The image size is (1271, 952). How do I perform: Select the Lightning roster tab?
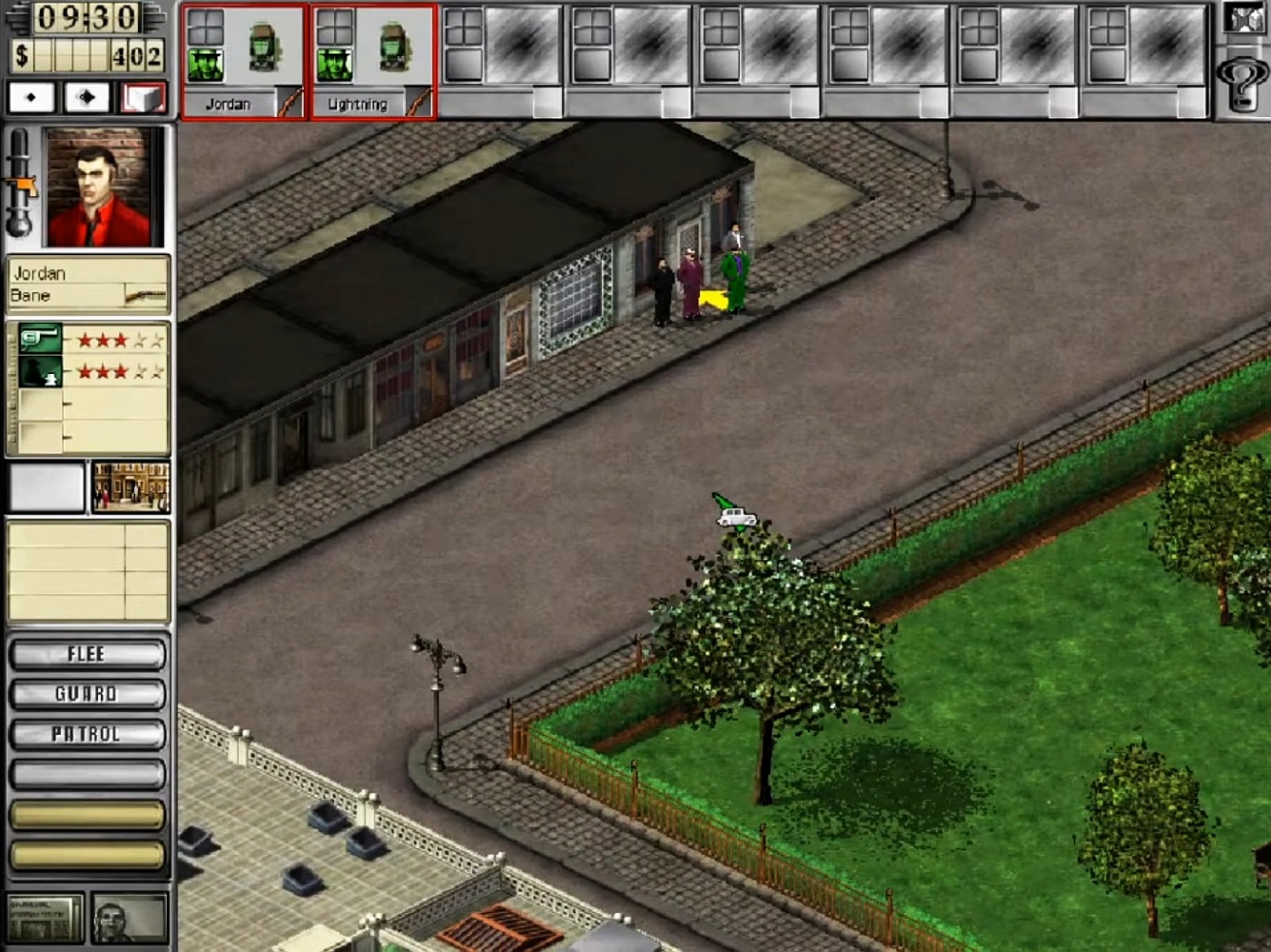click(357, 103)
